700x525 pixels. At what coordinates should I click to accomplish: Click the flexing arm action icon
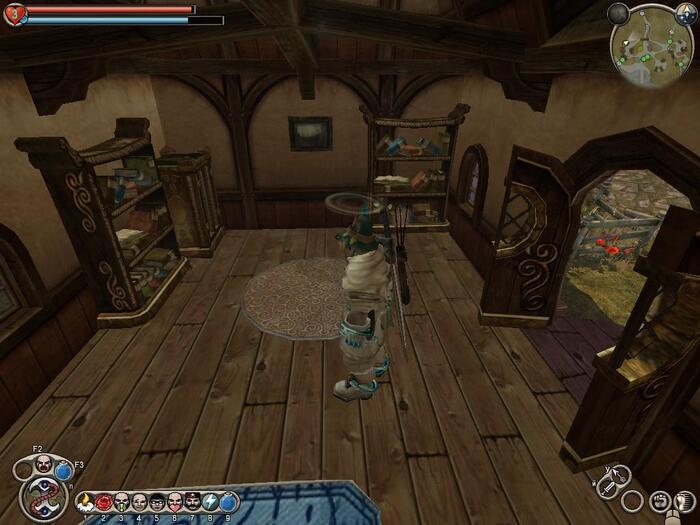(x=683, y=499)
